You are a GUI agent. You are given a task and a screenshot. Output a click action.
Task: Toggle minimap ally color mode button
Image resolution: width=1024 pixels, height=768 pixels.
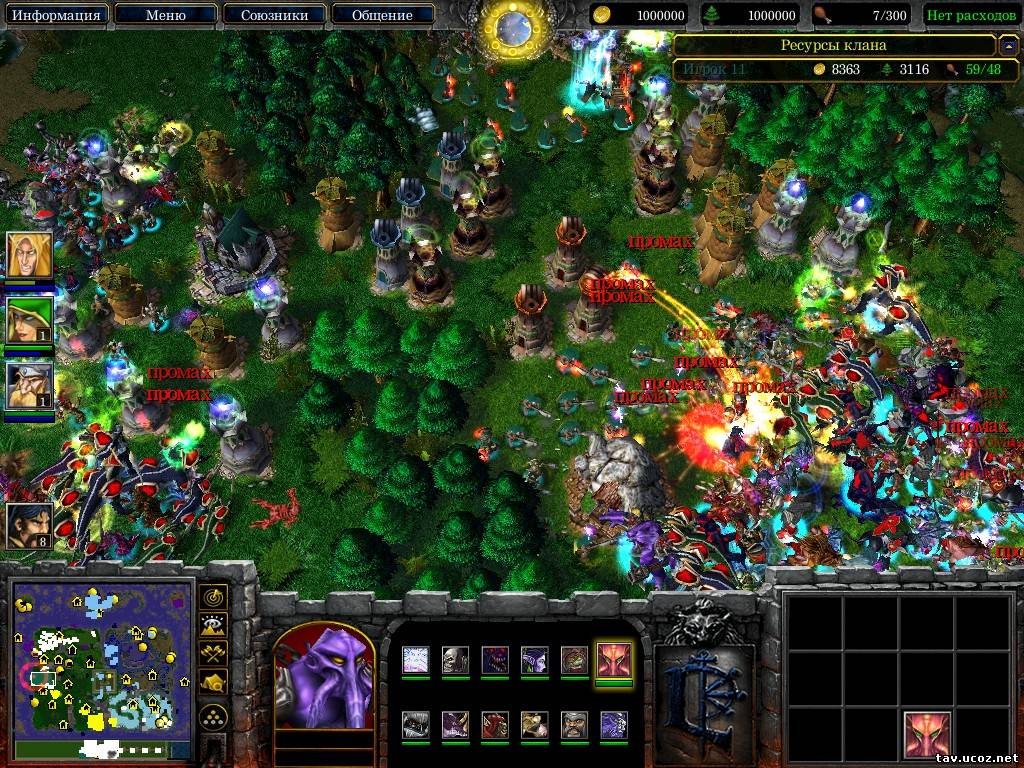click(213, 654)
